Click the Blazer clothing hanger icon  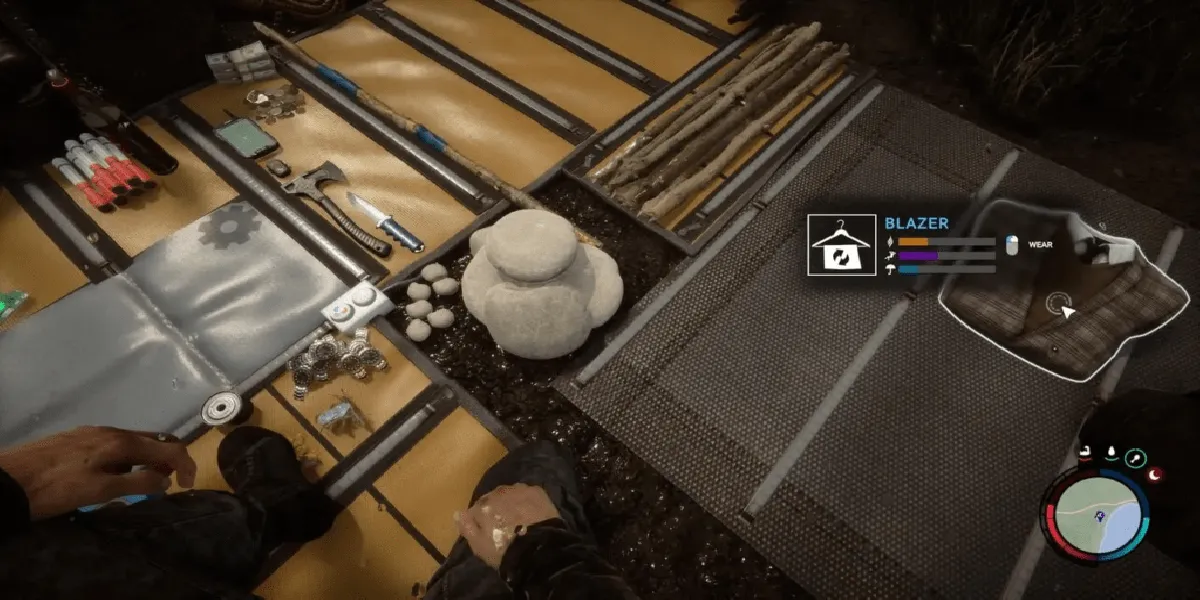tap(840, 246)
